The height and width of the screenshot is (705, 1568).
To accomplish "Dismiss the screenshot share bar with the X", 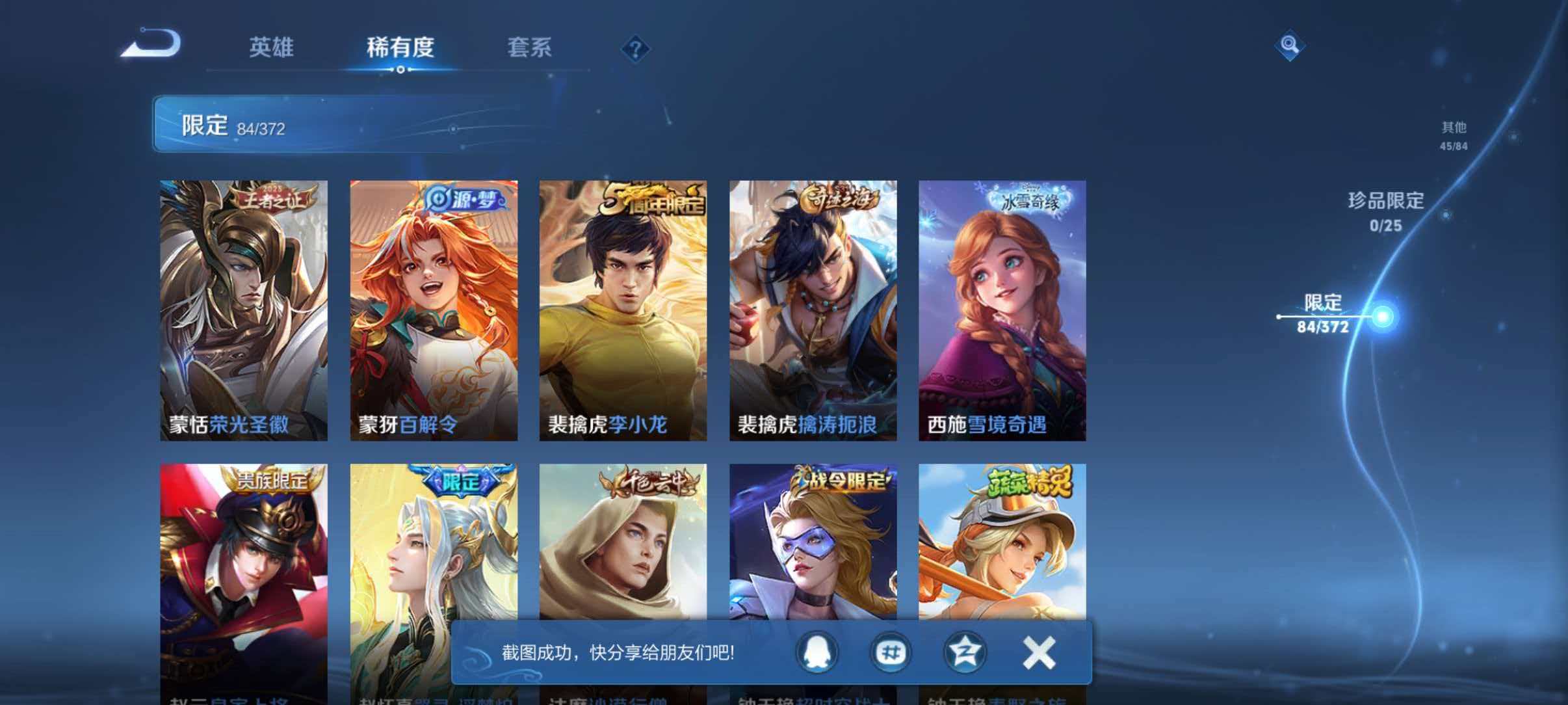I will [1038, 652].
